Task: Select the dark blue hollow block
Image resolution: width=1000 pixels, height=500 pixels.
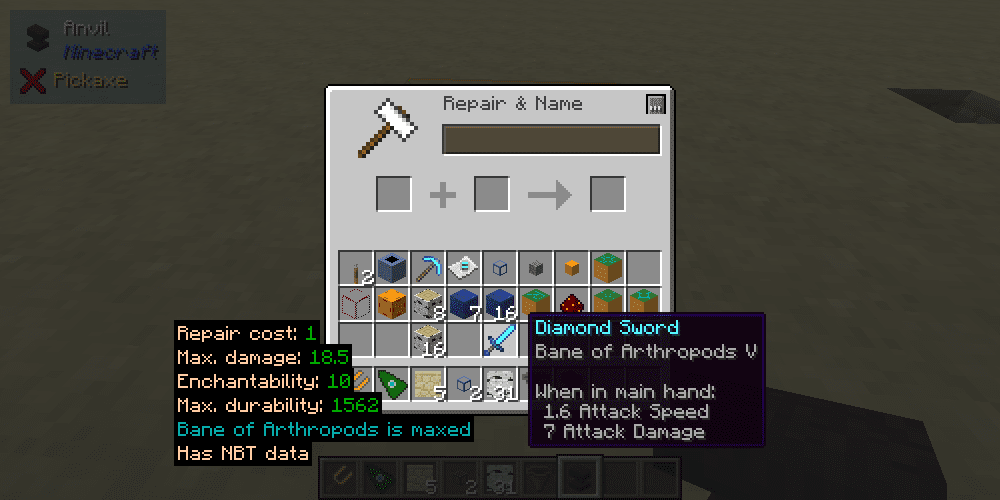Action: click(x=391, y=268)
